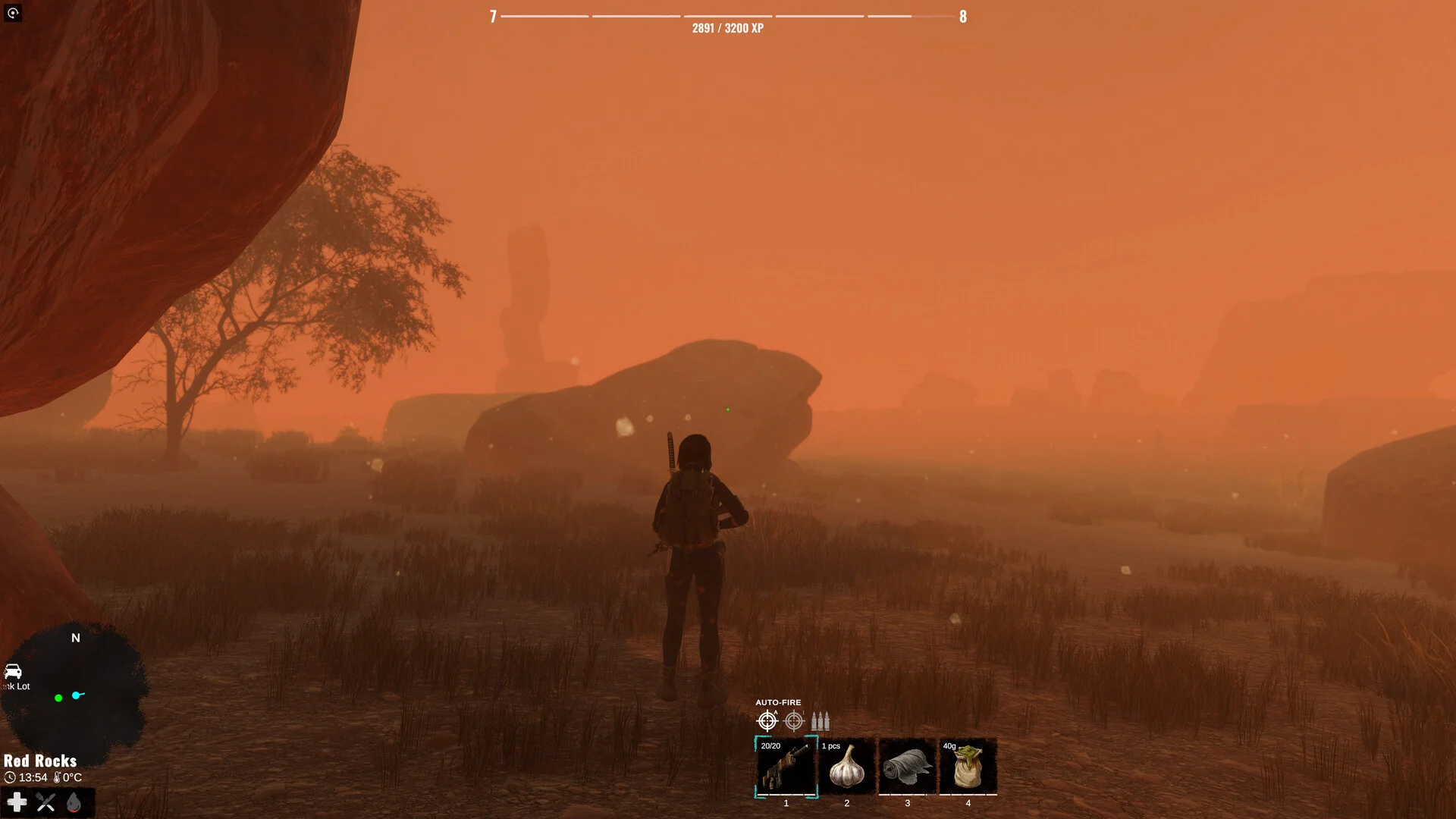Click the water drop thirst icon
The image size is (1456, 819).
(x=74, y=802)
